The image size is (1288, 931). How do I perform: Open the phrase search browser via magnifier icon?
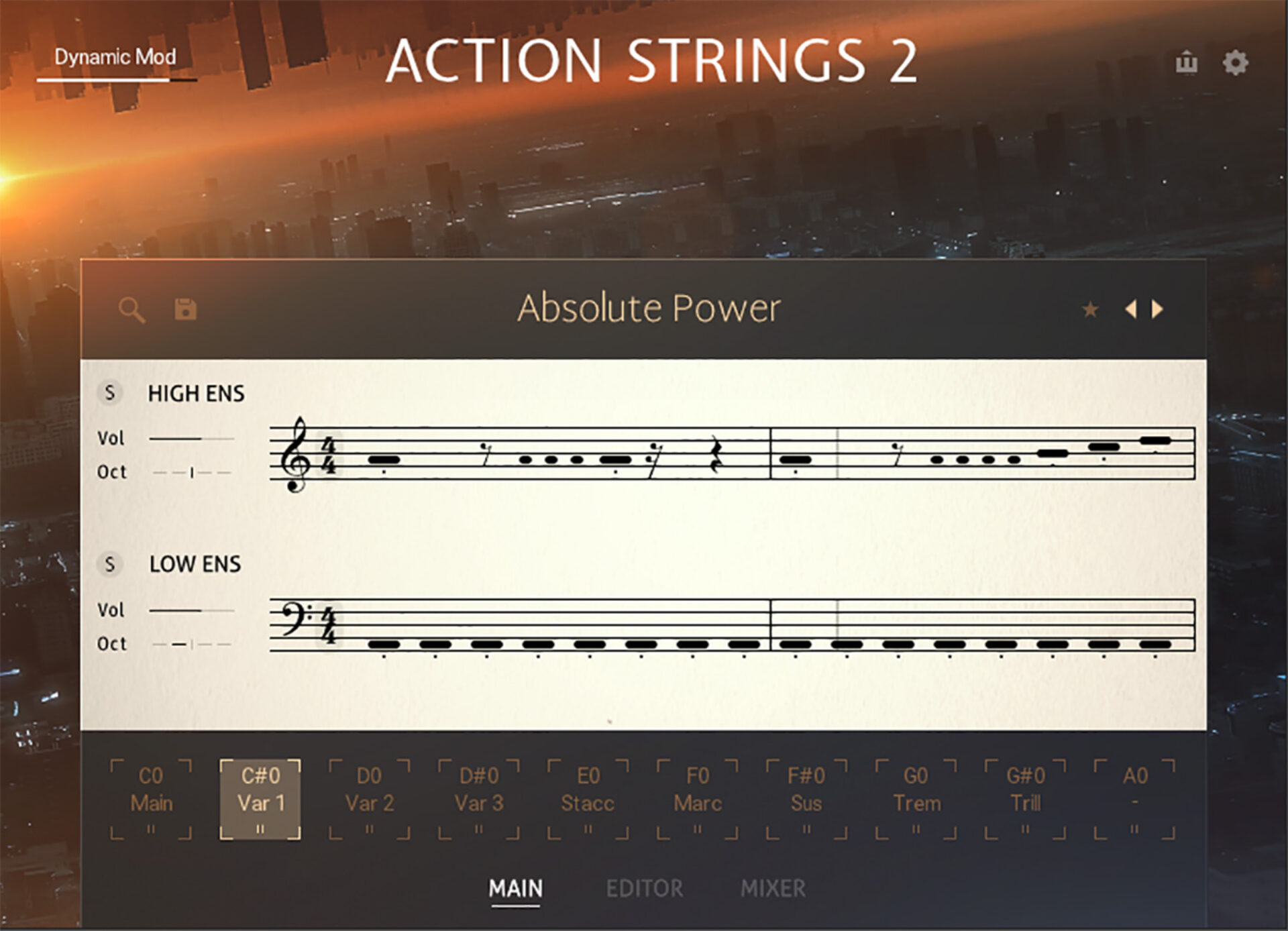pyautogui.click(x=131, y=309)
